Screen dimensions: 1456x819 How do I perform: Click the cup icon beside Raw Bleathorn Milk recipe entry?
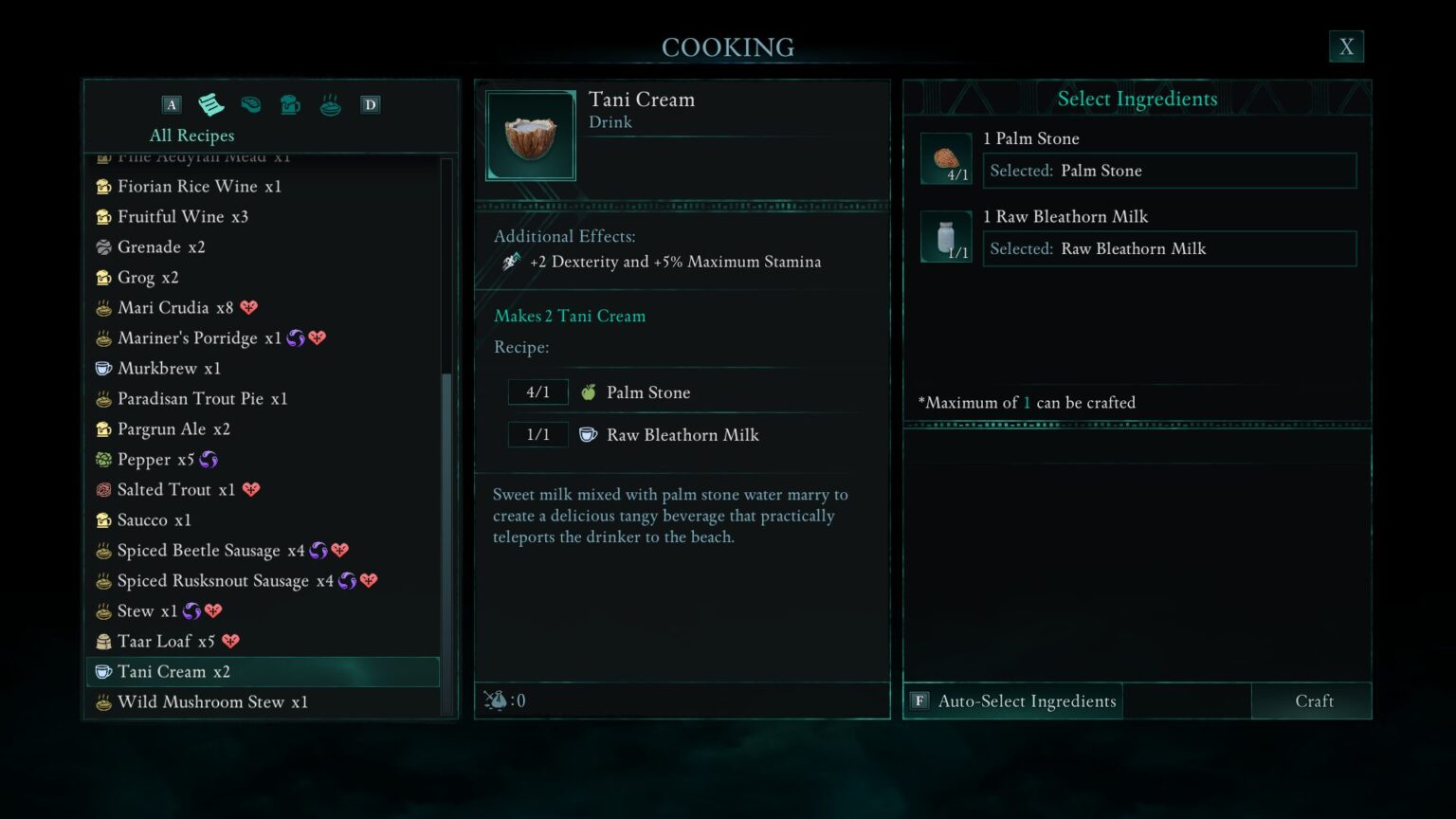[x=589, y=434]
